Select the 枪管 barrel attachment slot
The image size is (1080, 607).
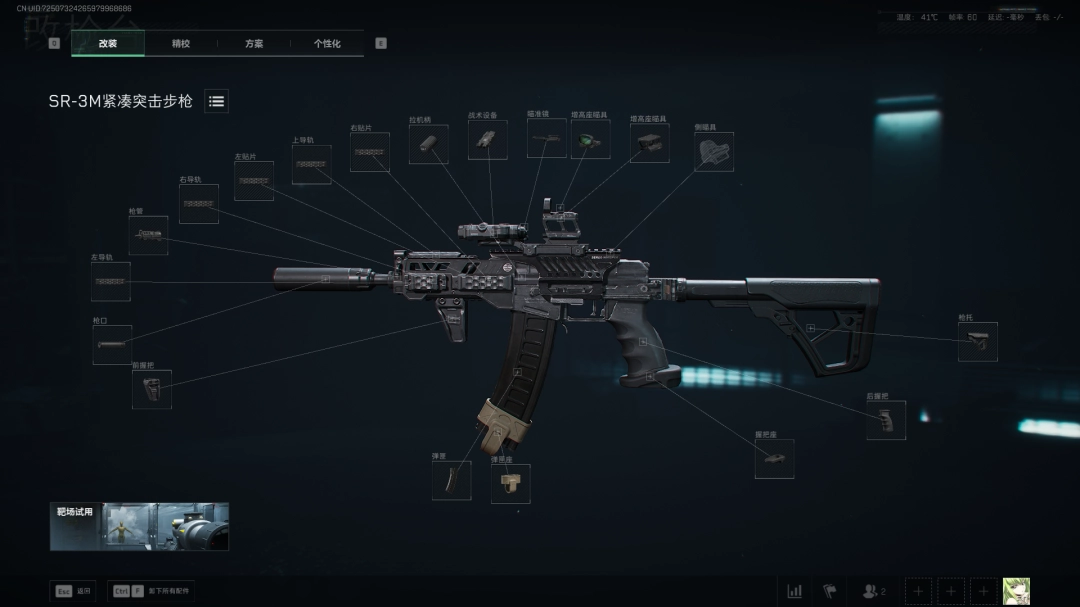(x=148, y=236)
